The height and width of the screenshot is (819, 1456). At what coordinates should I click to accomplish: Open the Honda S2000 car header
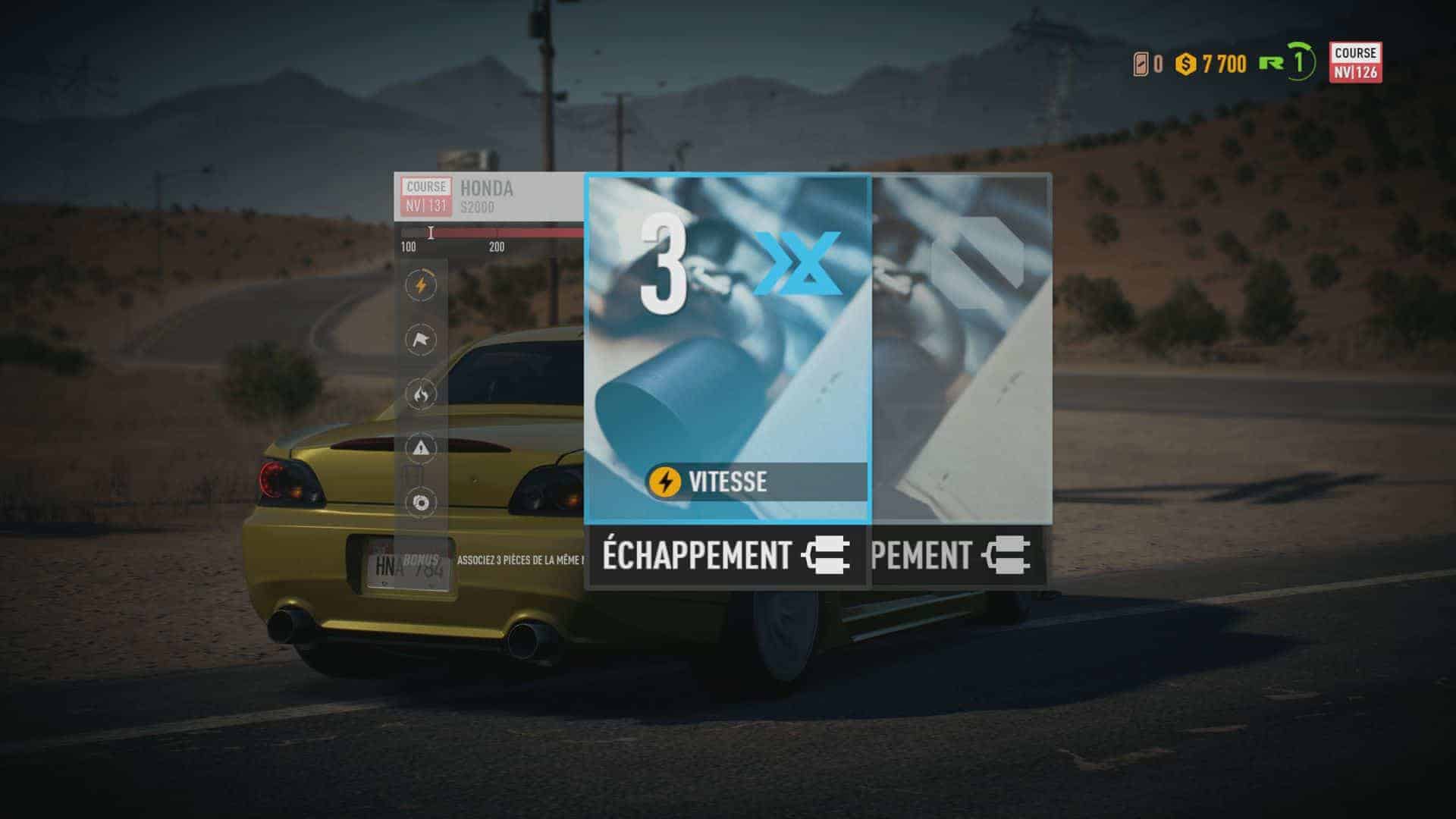487,196
